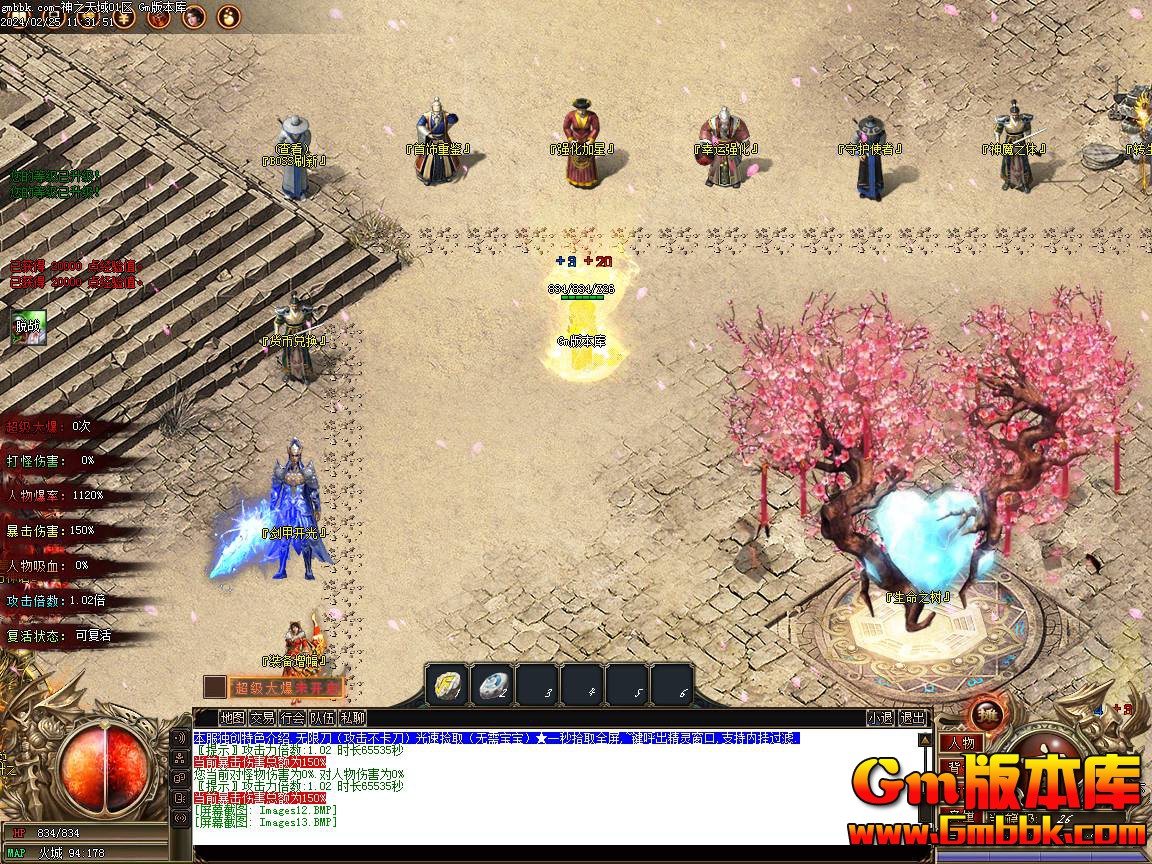
Task: Open the 行会 guild tab
Action: (292, 718)
